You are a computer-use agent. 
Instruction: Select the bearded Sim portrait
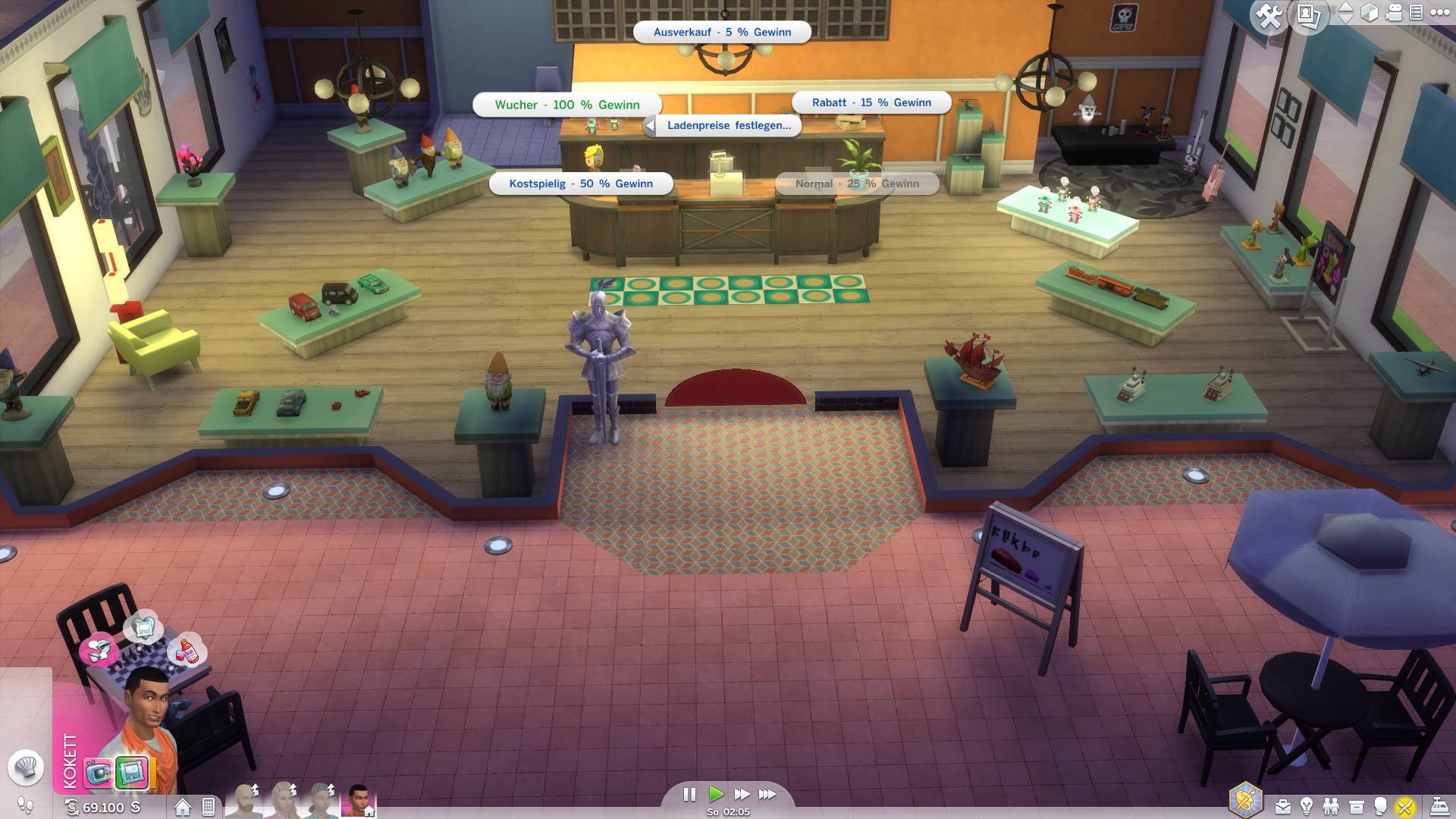245,801
